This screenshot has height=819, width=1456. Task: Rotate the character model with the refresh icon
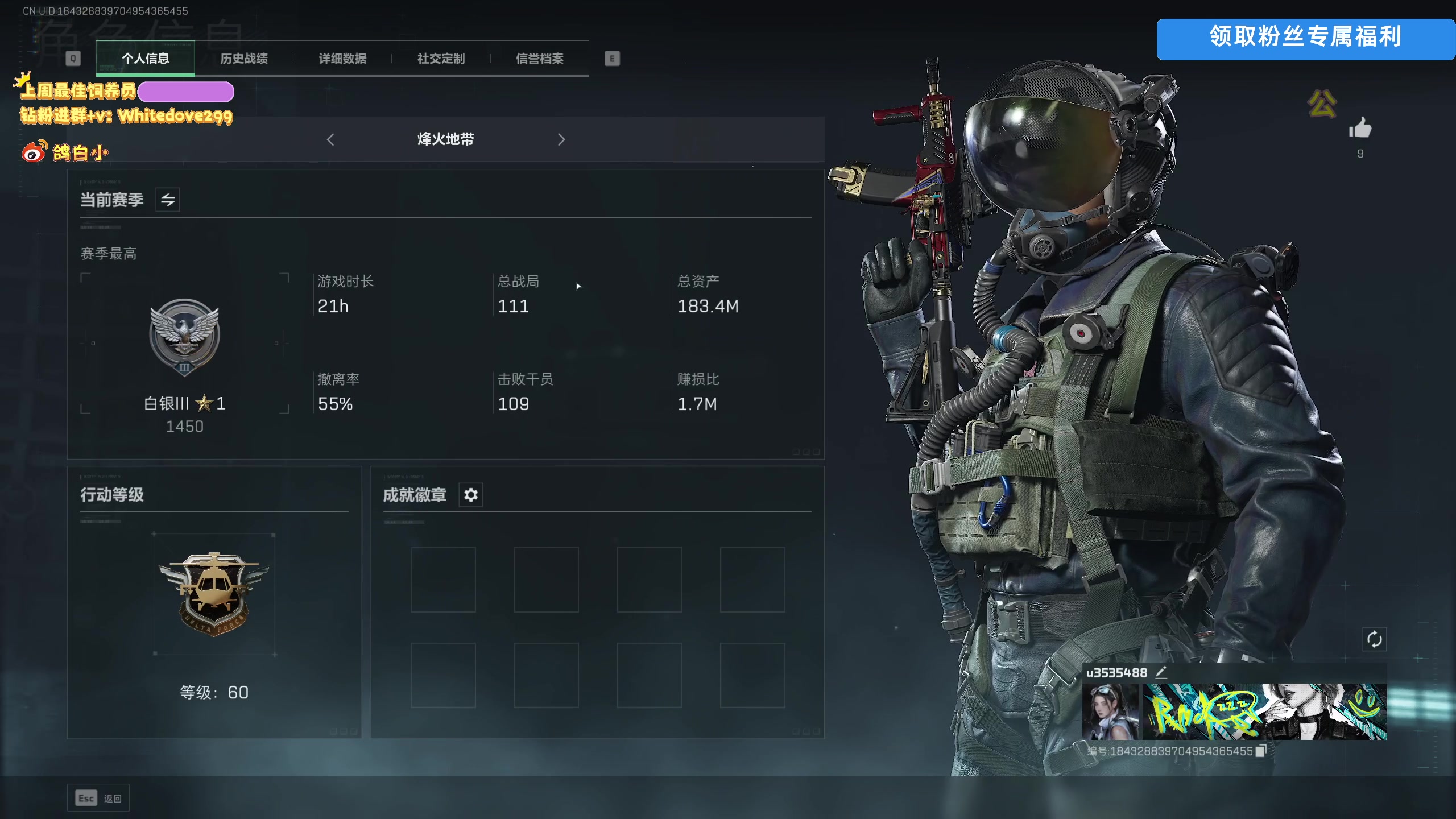coord(1374,639)
